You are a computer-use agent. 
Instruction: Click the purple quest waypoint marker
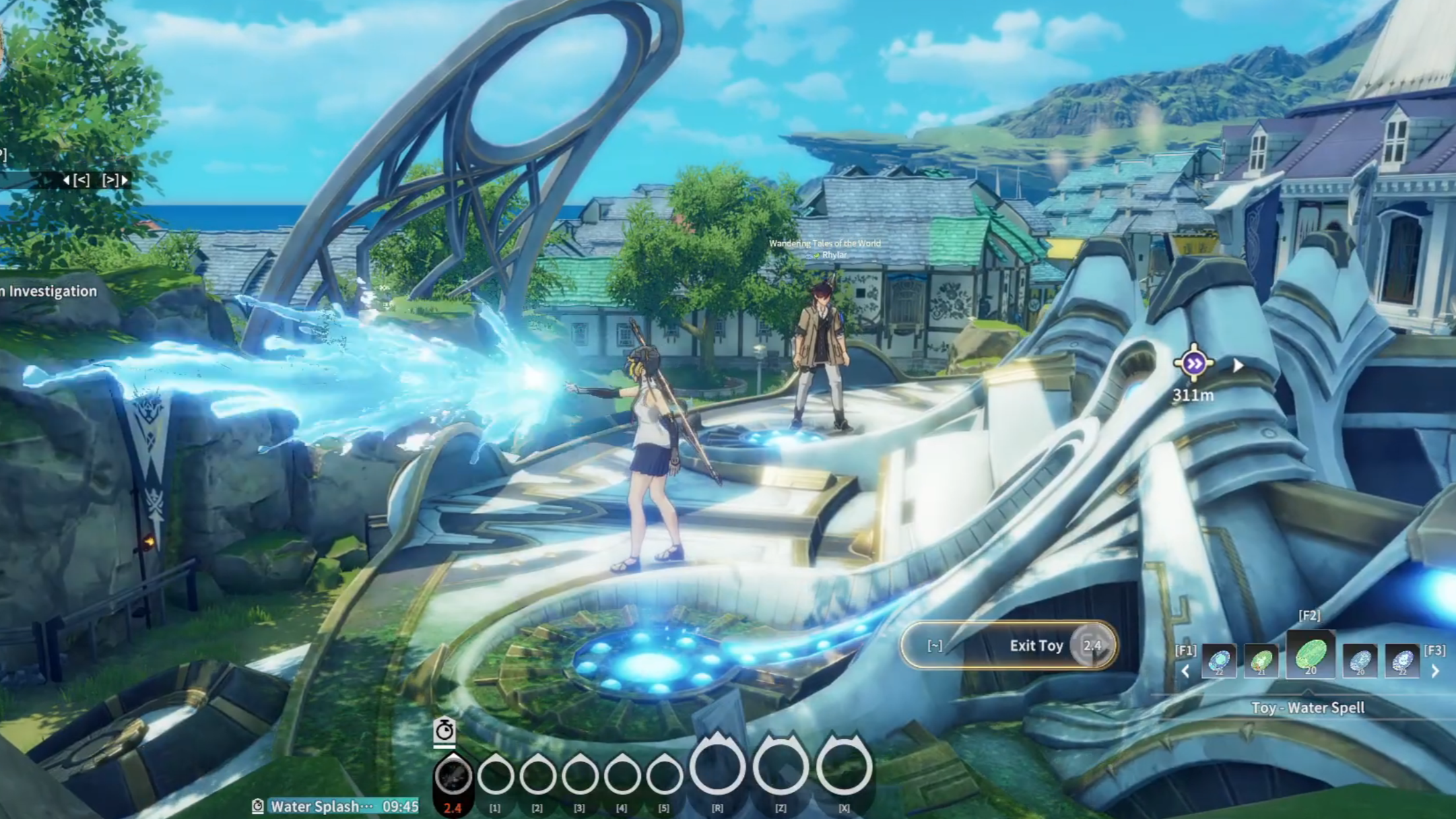(1193, 363)
